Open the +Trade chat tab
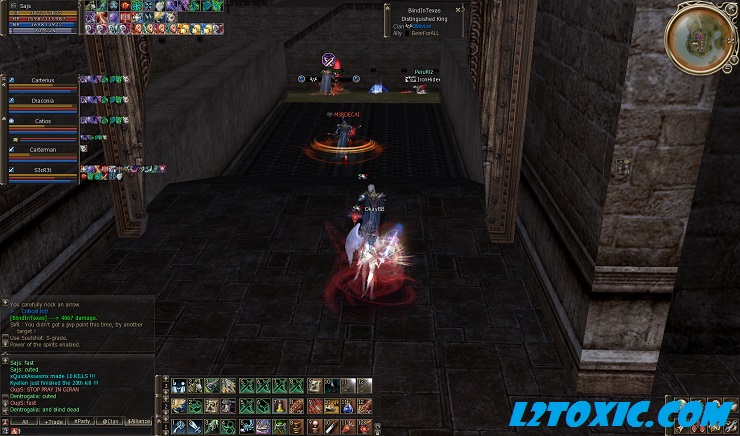The height and width of the screenshot is (436, 740). (x=51, y=422)
